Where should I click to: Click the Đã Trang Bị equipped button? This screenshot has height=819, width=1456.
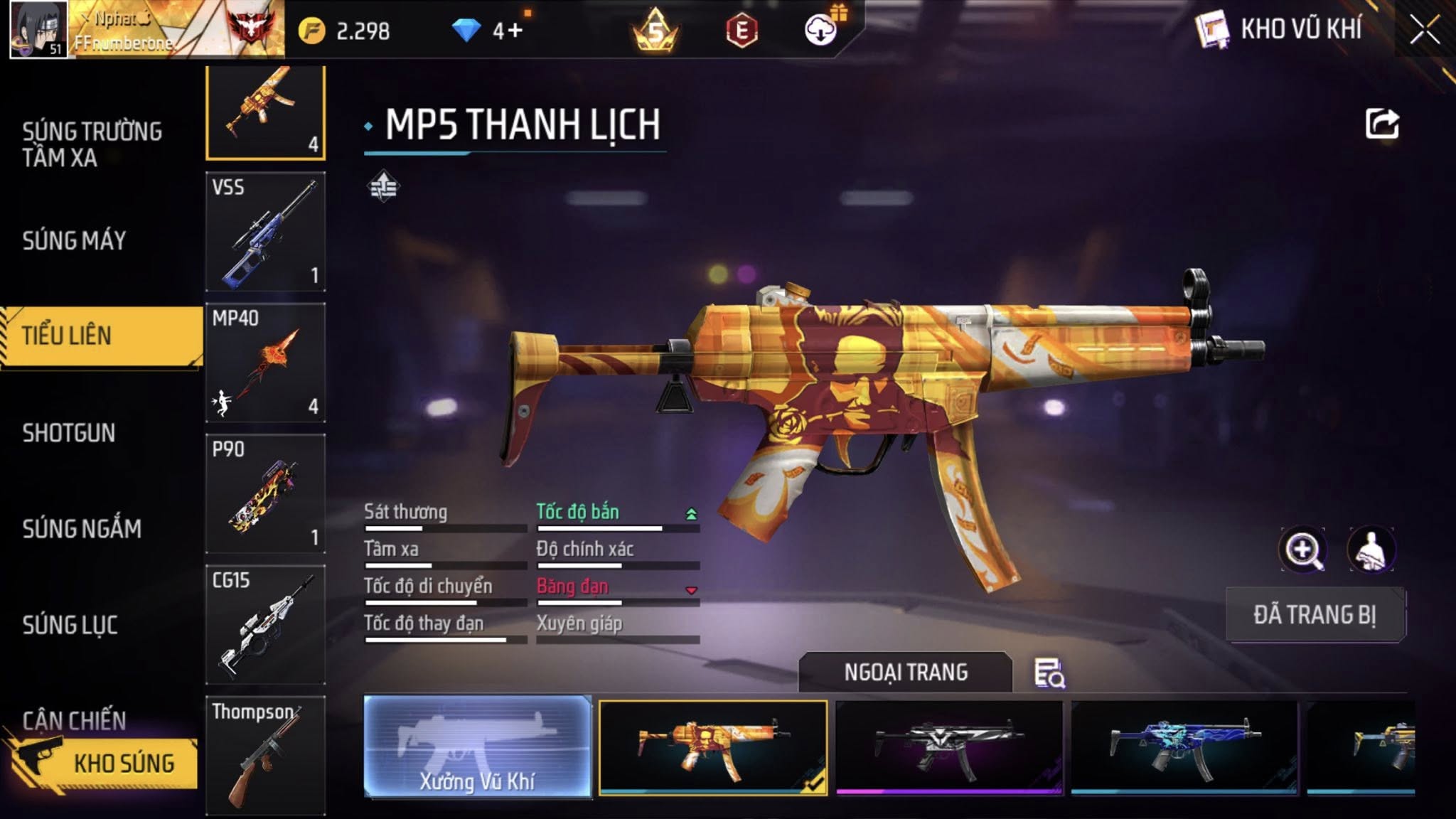1315,615
